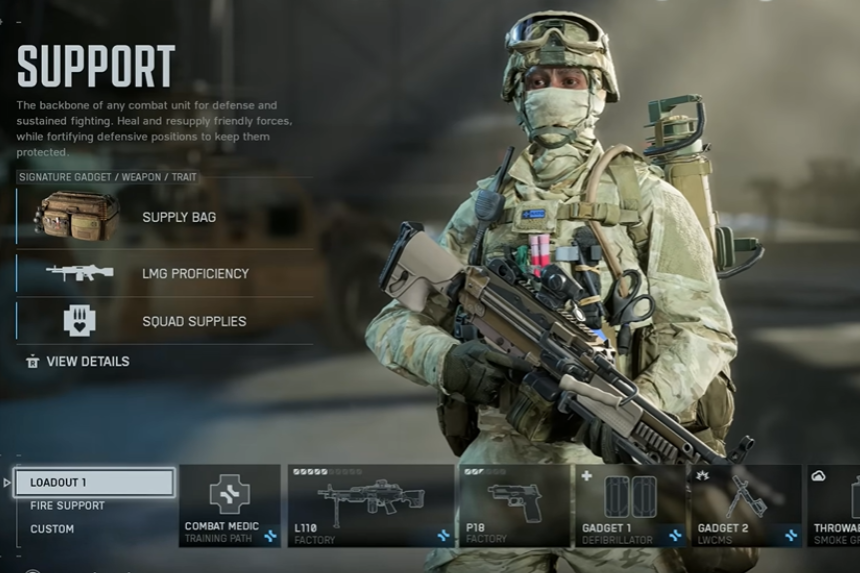This screenshot has width=860, height=573.
Task: Open the Combat Medic training path slot
Action: (x=229, y=505)
